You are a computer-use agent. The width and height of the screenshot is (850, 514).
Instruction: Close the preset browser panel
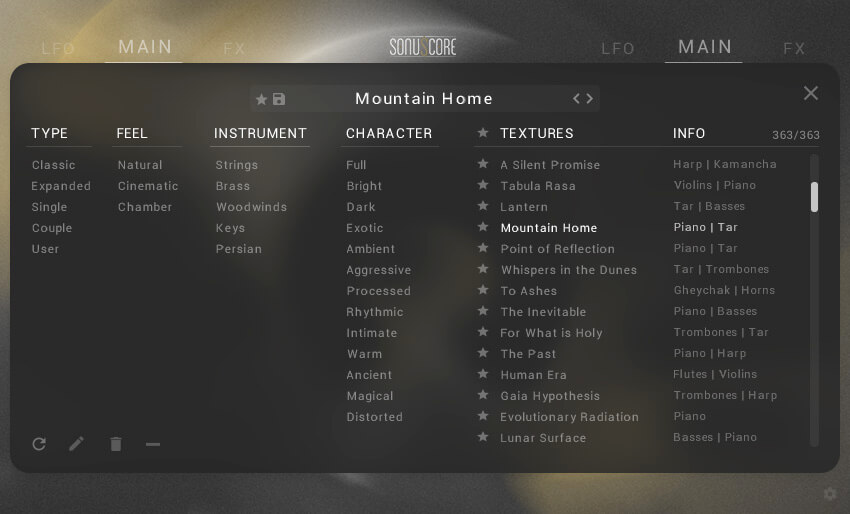[810, 93]
